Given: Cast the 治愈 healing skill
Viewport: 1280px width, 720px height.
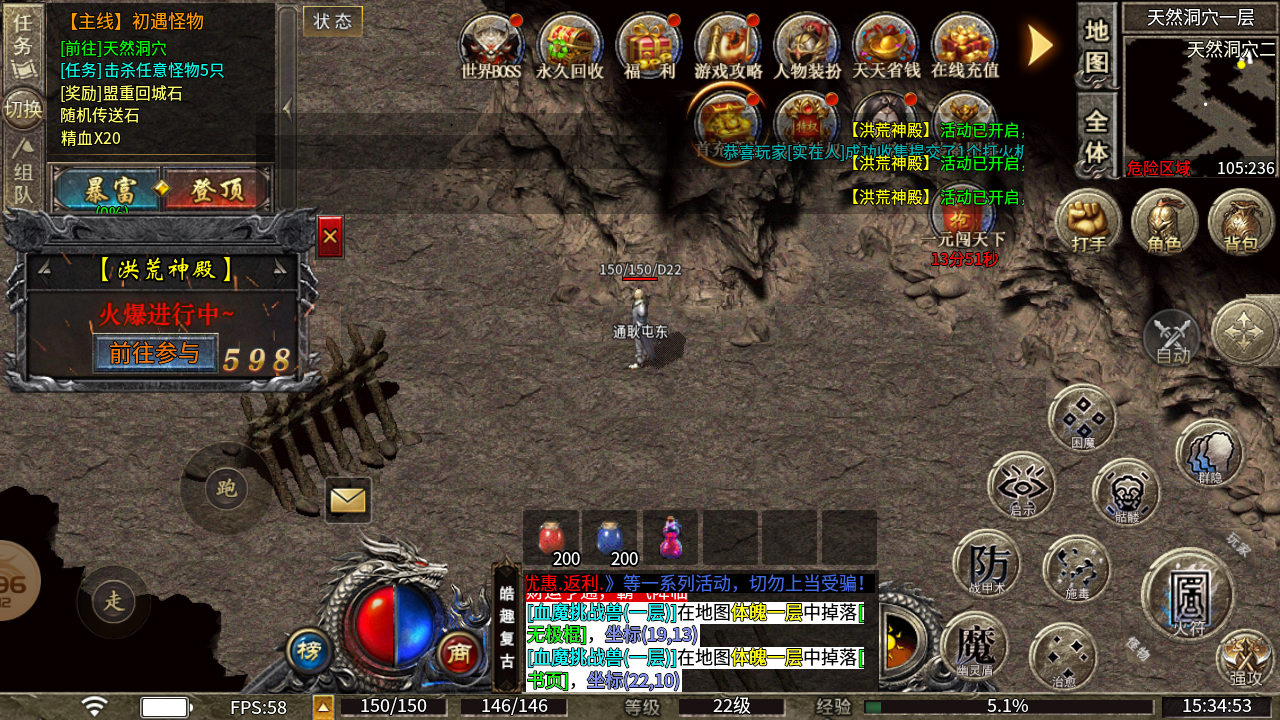Looking at the screenshot, I should [x=1063, y=656].
